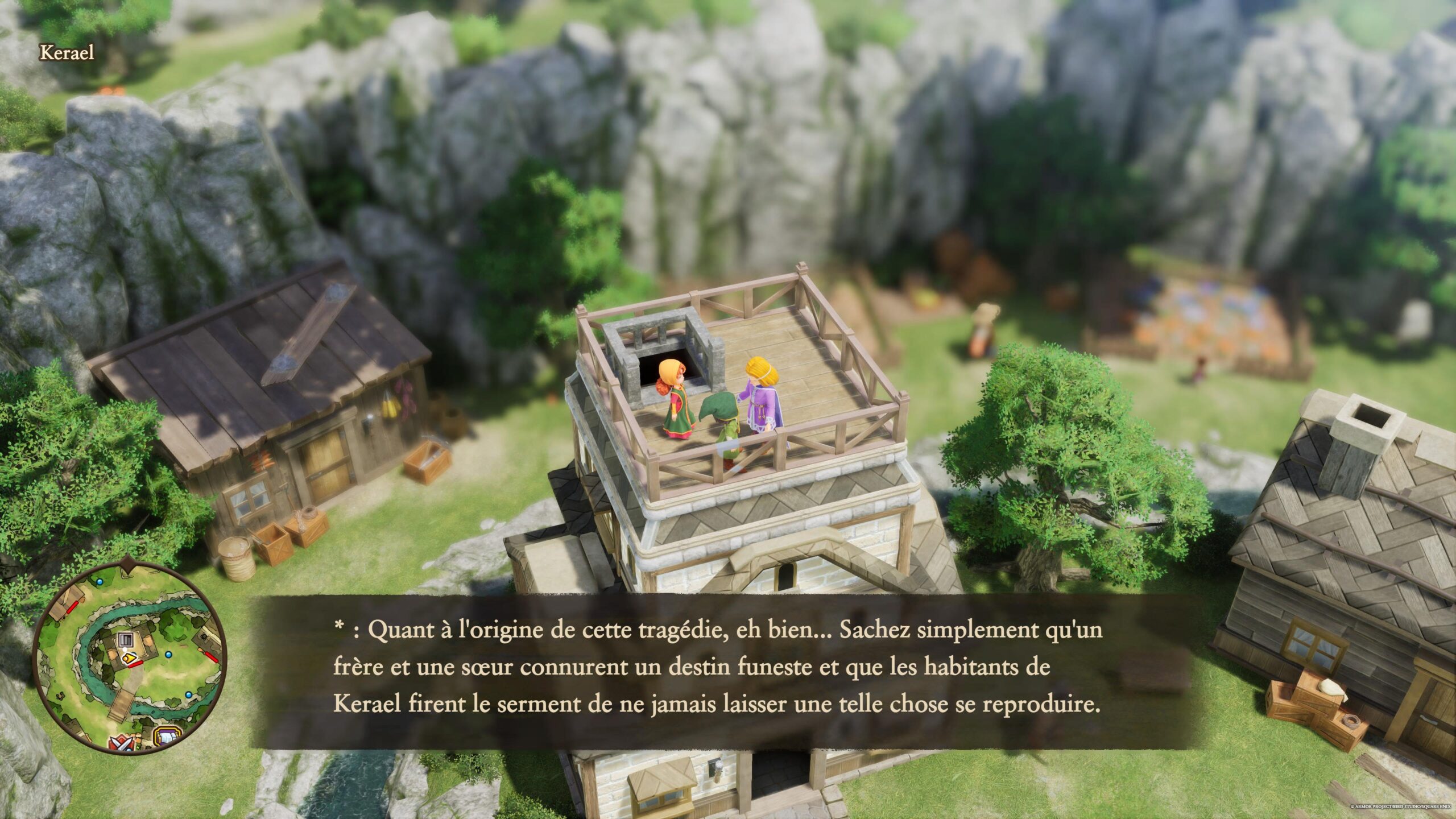Click the green dot beside the weapon shop icon
Image resolution: width=1456 pixels, height=819 pixels.
pyautogui.click(x=137, y=747)
